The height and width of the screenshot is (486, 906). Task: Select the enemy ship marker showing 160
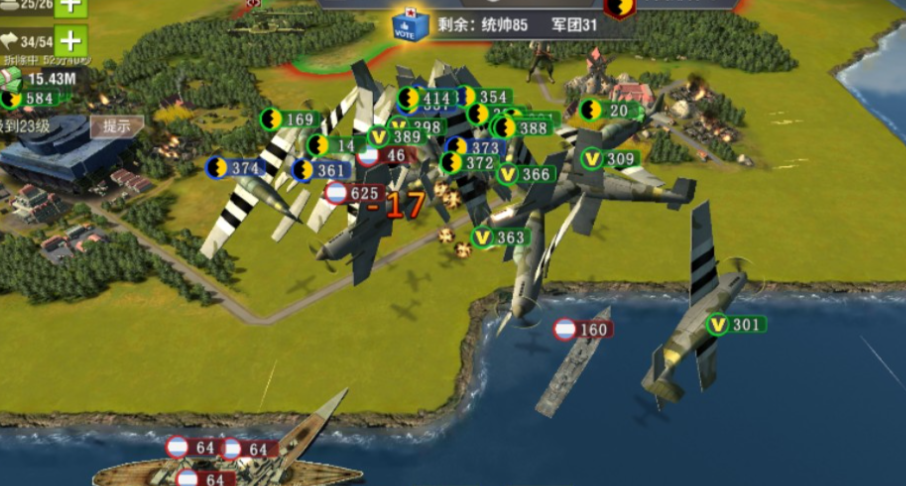(581, 329)
